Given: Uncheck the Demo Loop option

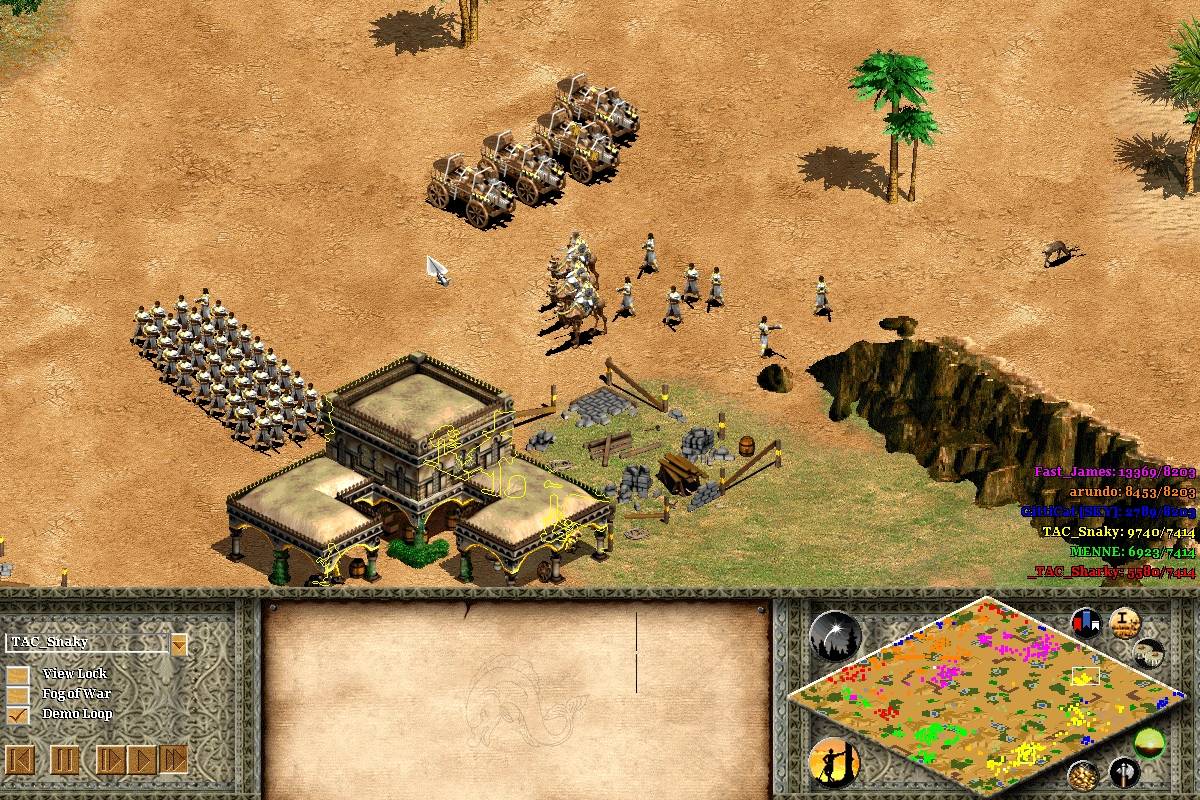Looking at the screenshot, I should pos(18,714).
